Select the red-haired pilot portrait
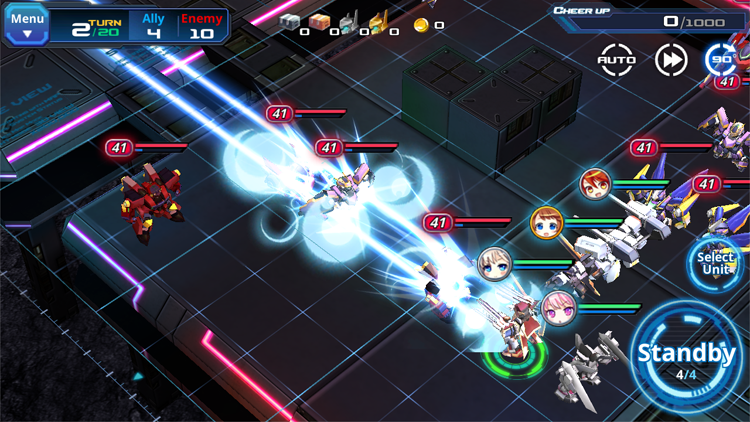The height and width of the screenshot is (422, 750). click(595, 183)
